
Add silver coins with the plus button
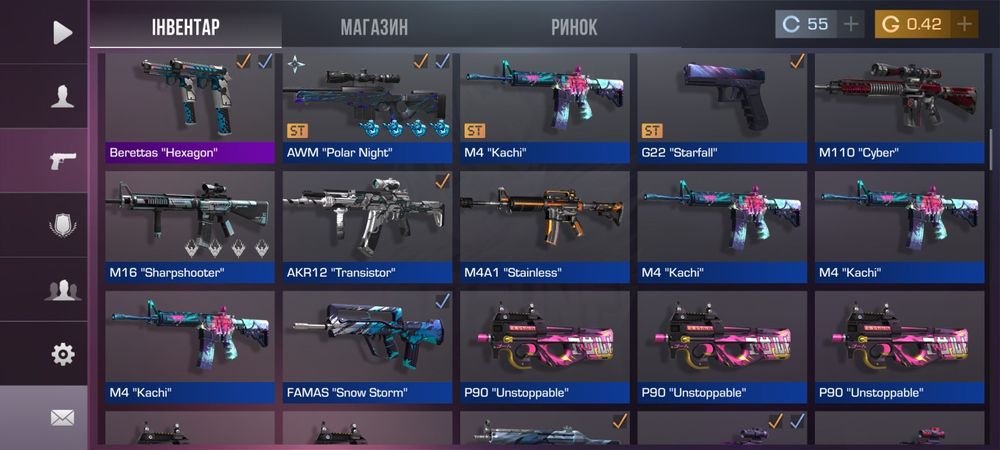click(x=851, y=24)
